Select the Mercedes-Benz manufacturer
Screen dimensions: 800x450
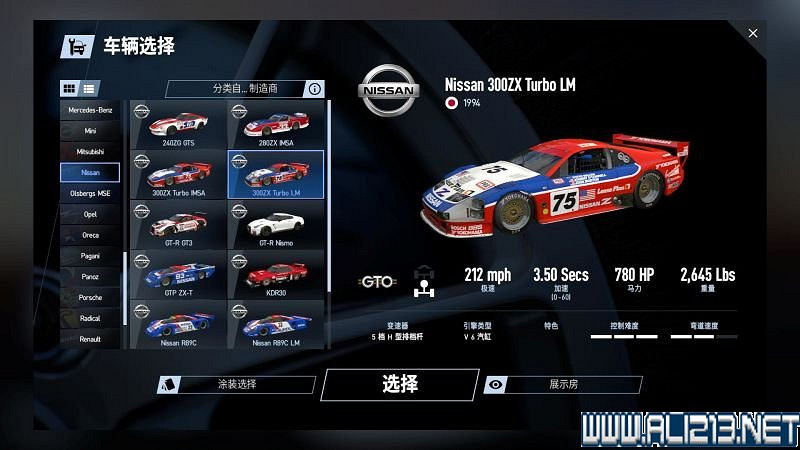(90, 109)
